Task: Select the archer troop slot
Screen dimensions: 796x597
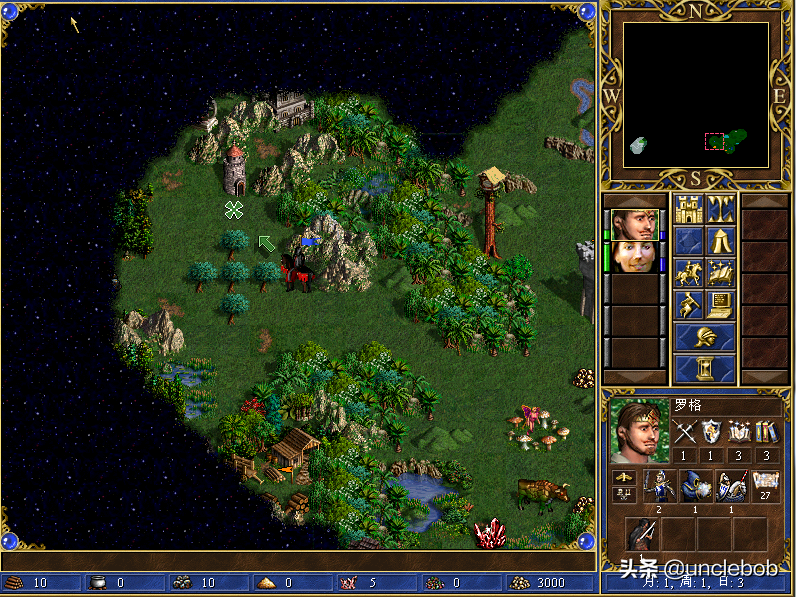Action: click(659, 486)
